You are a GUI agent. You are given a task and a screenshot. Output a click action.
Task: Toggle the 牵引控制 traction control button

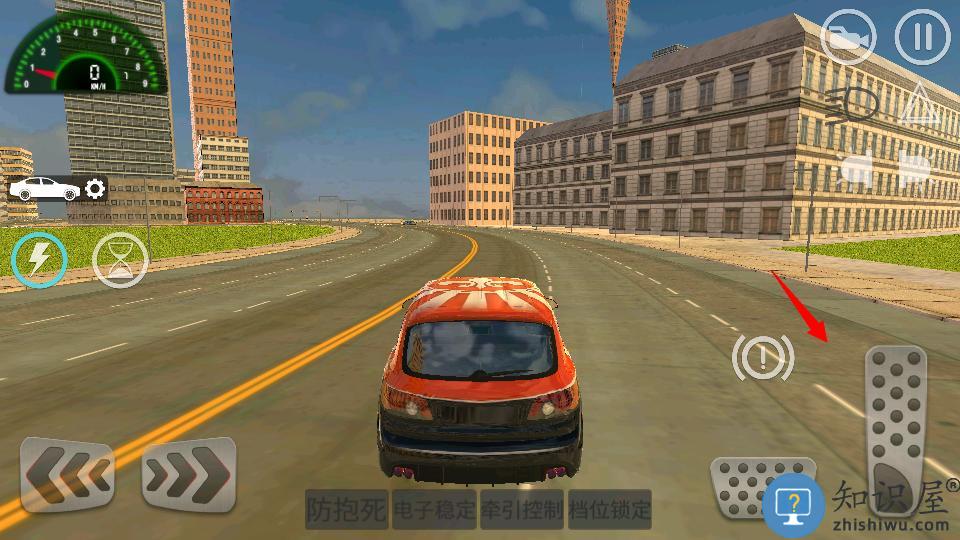click(522, 510)
